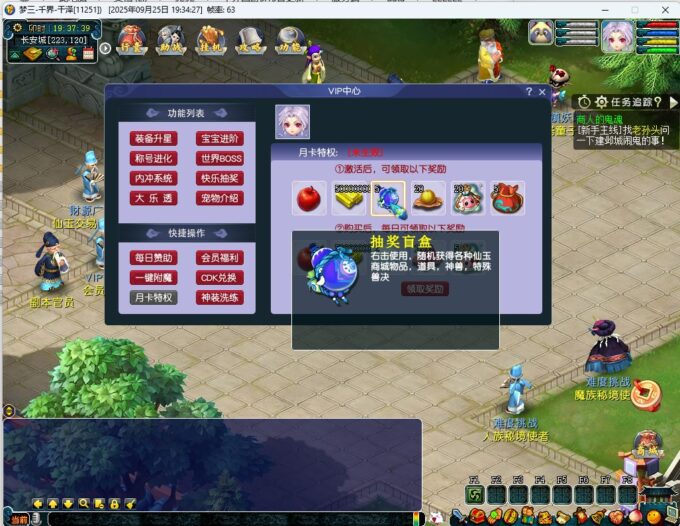Select the red apple reward item
Image resolution: width=680 pixels, height=526 pixels.
coord(308,198)
